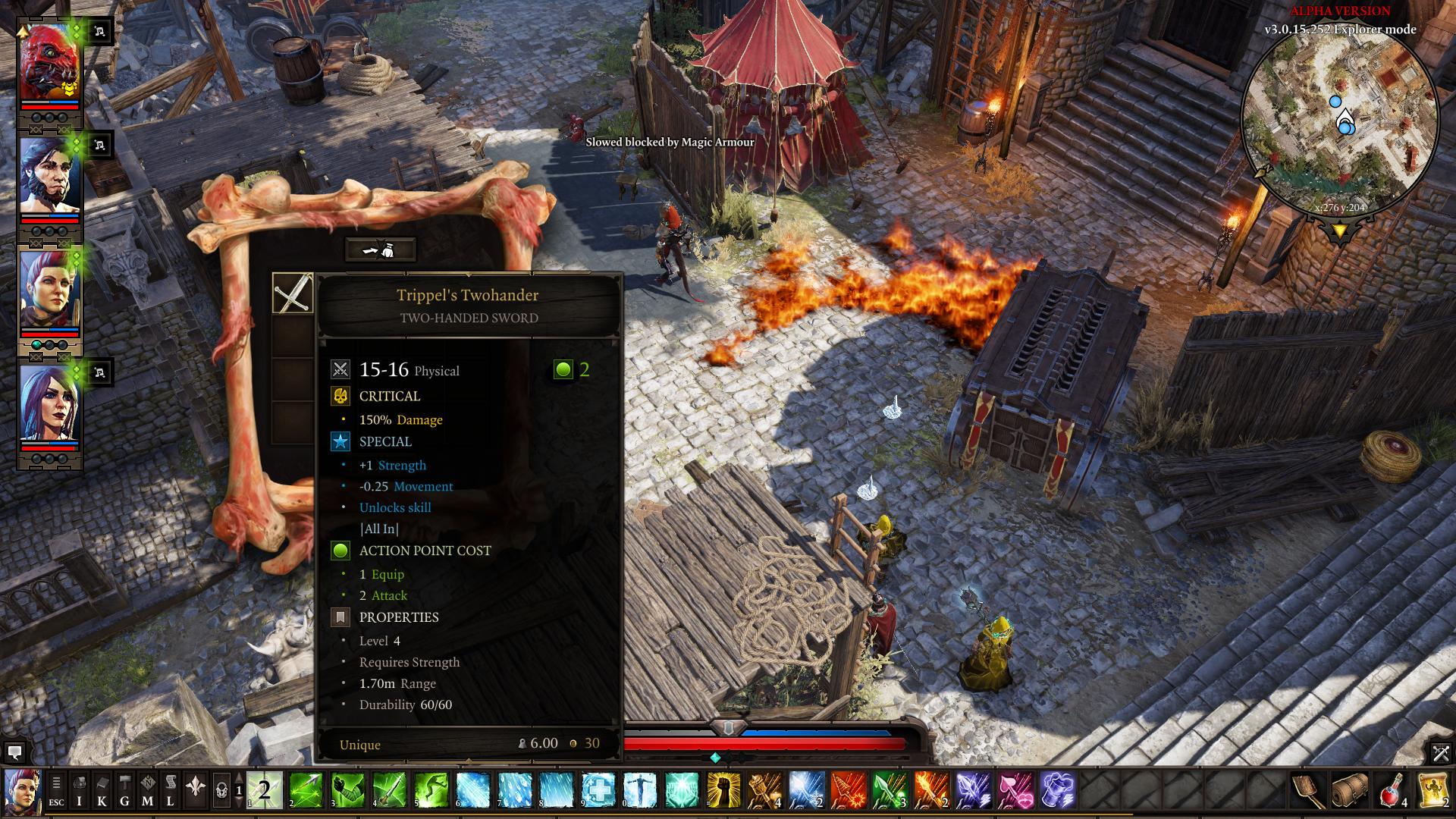This screenshot has width=1456, height=819.
Task: Open the crafting hammer G button
Action: point(124,790)
